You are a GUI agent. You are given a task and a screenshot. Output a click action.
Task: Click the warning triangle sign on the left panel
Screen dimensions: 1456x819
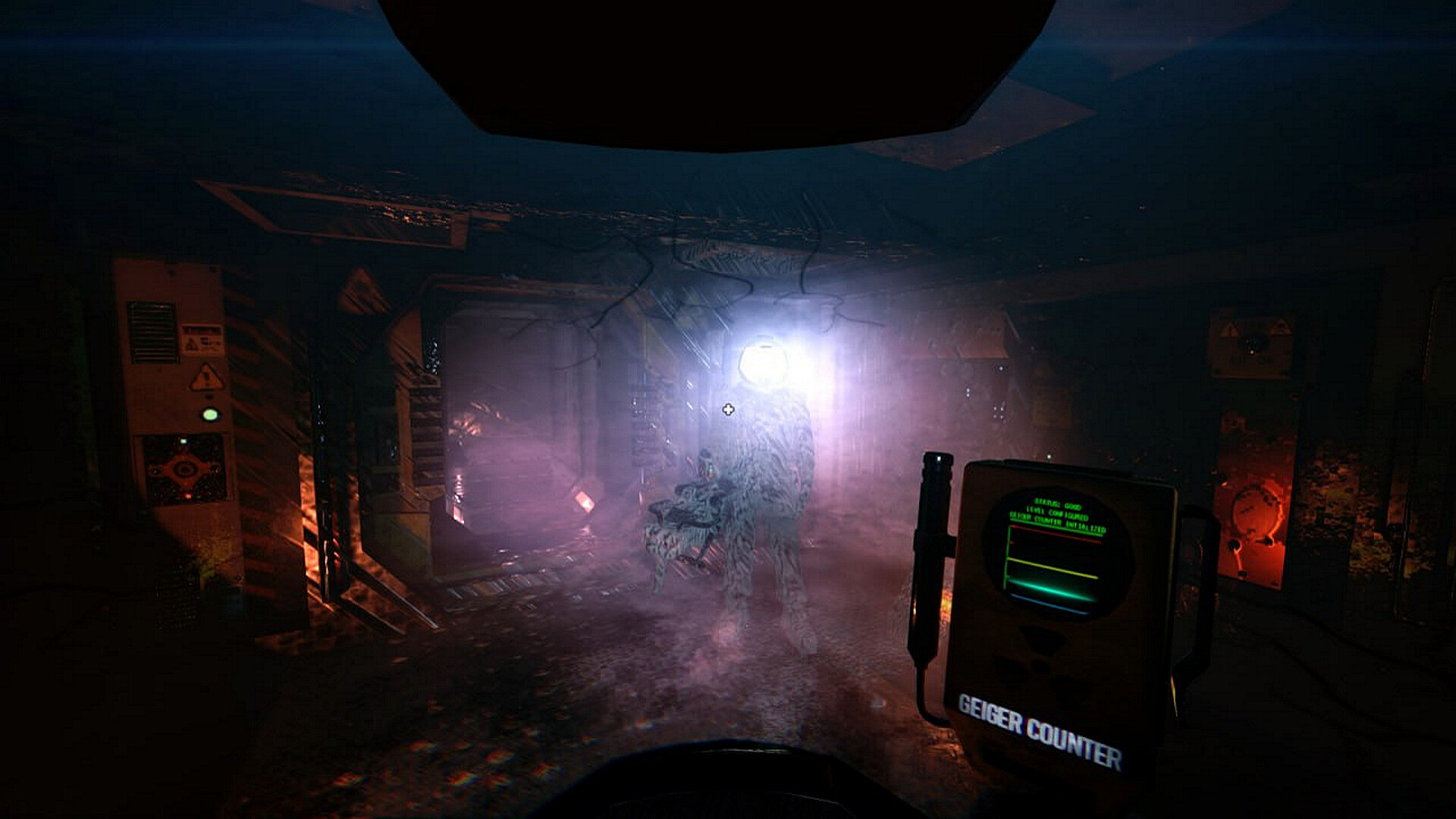[206, 377]
